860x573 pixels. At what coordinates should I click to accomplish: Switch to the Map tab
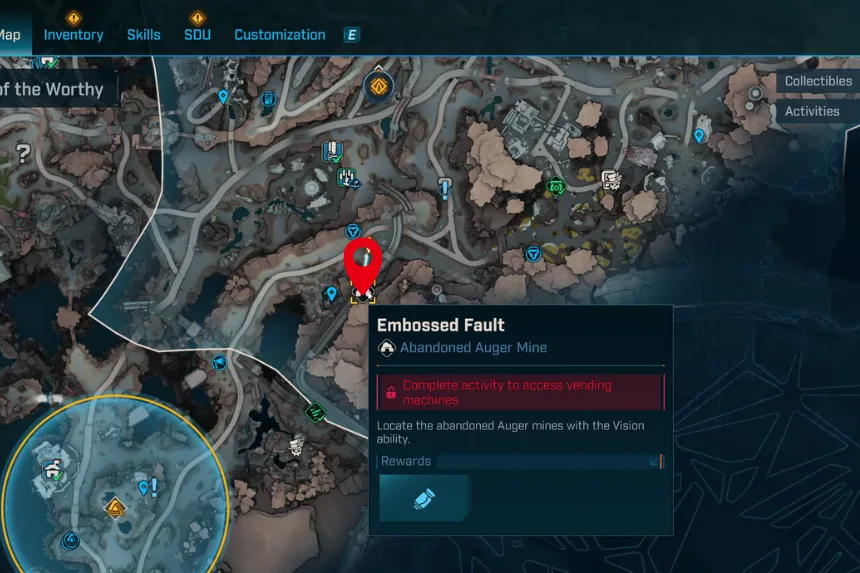click(x=10, y=35)
